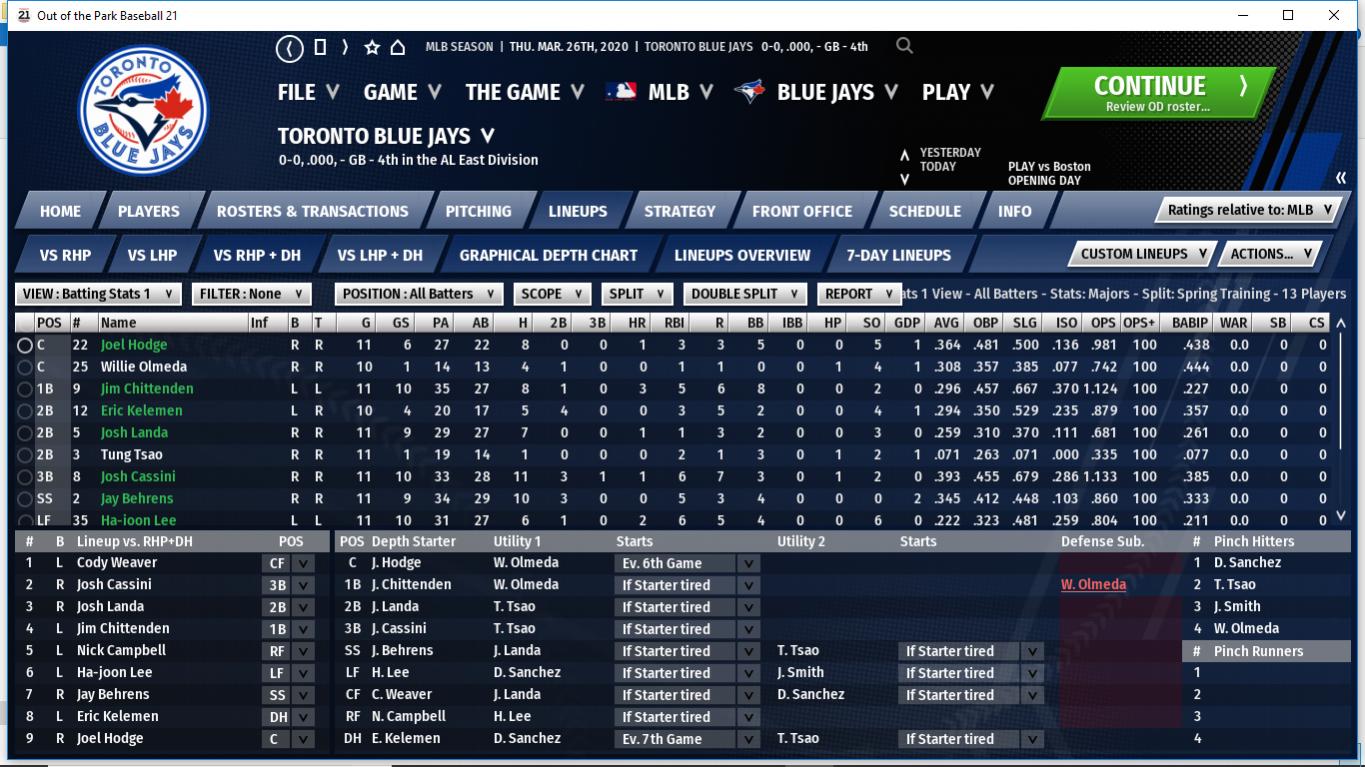Maximize the game window

coord(1288,15)
